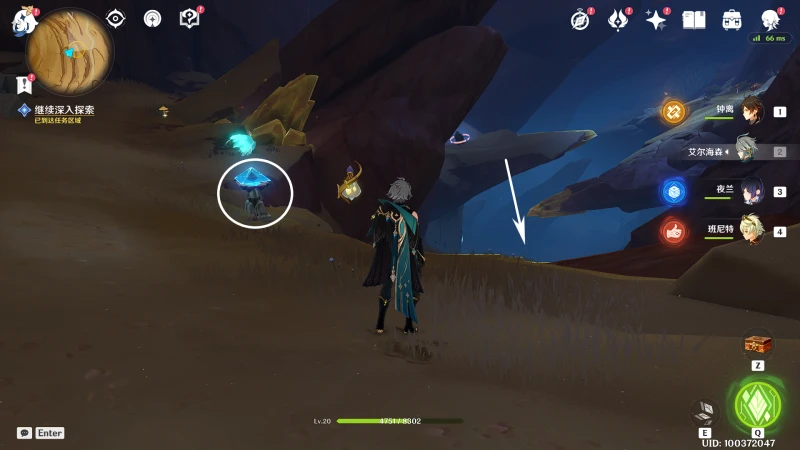
Task: Open the backpack inventory icon
Action: tap(732, 19)
